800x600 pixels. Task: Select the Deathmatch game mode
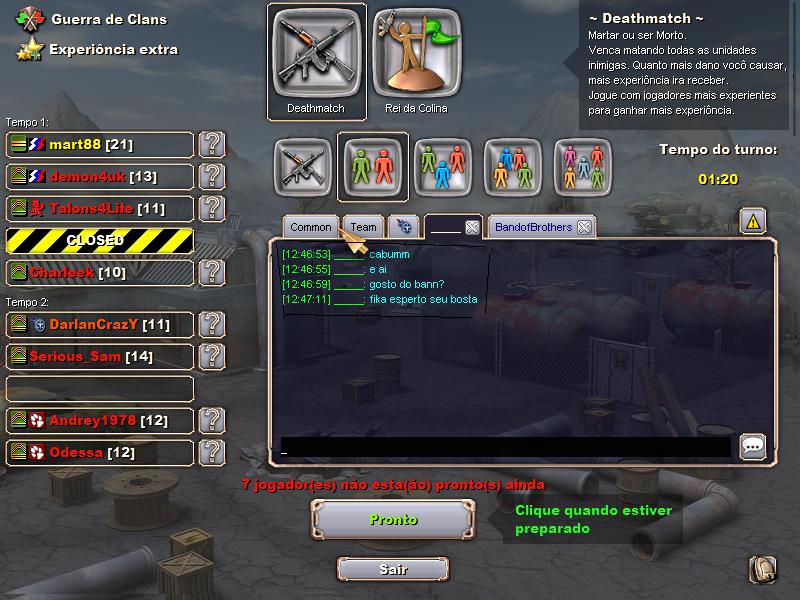(315, 59)
